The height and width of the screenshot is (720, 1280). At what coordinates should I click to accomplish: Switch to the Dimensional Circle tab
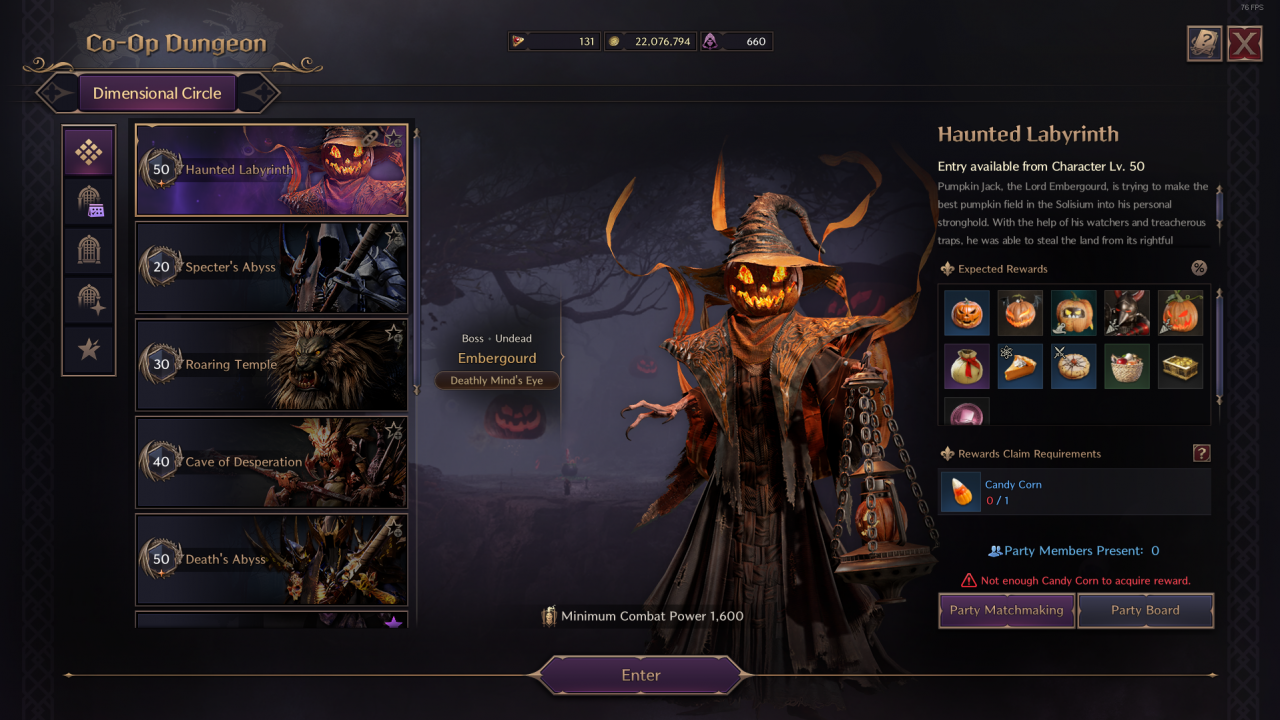[x=157, y=92]
